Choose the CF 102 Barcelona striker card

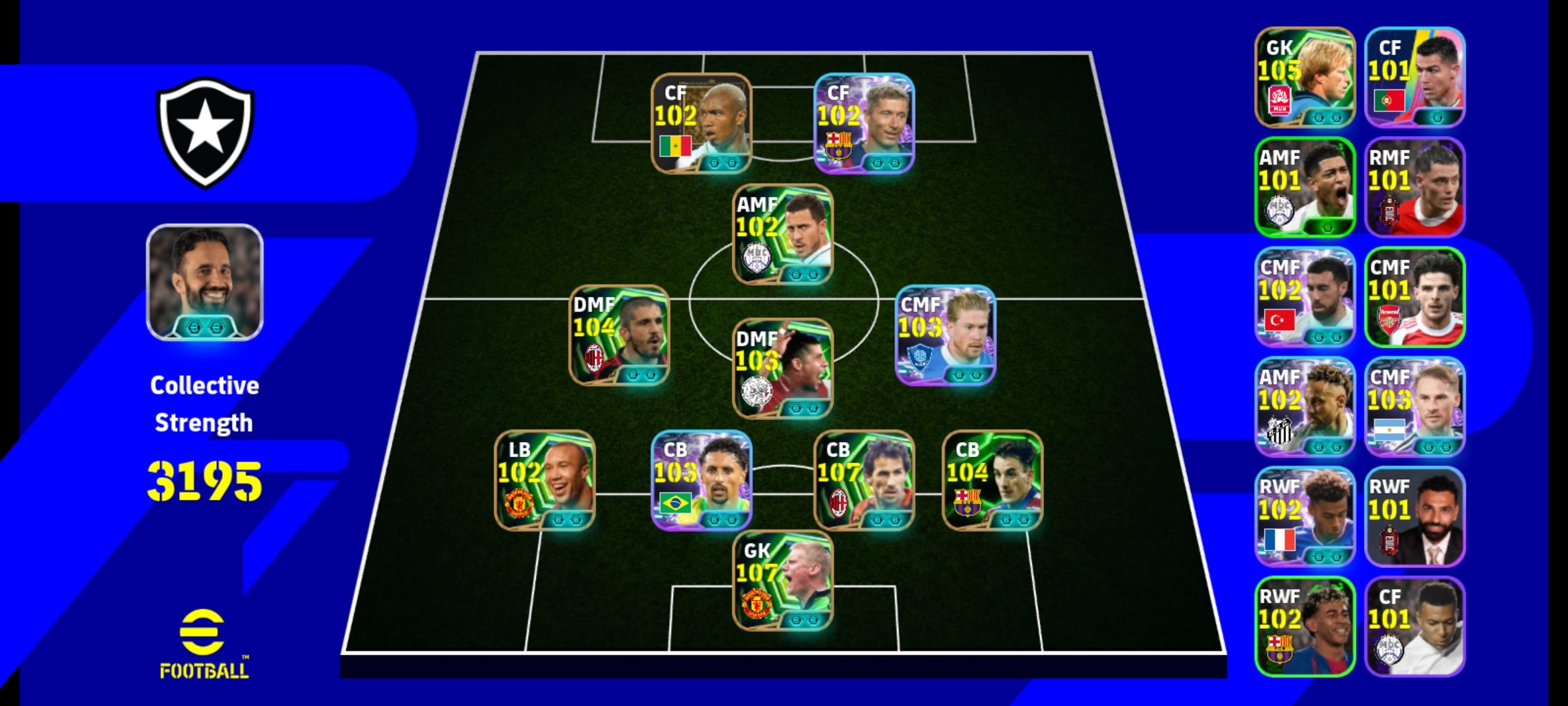(x=863, y=123)
